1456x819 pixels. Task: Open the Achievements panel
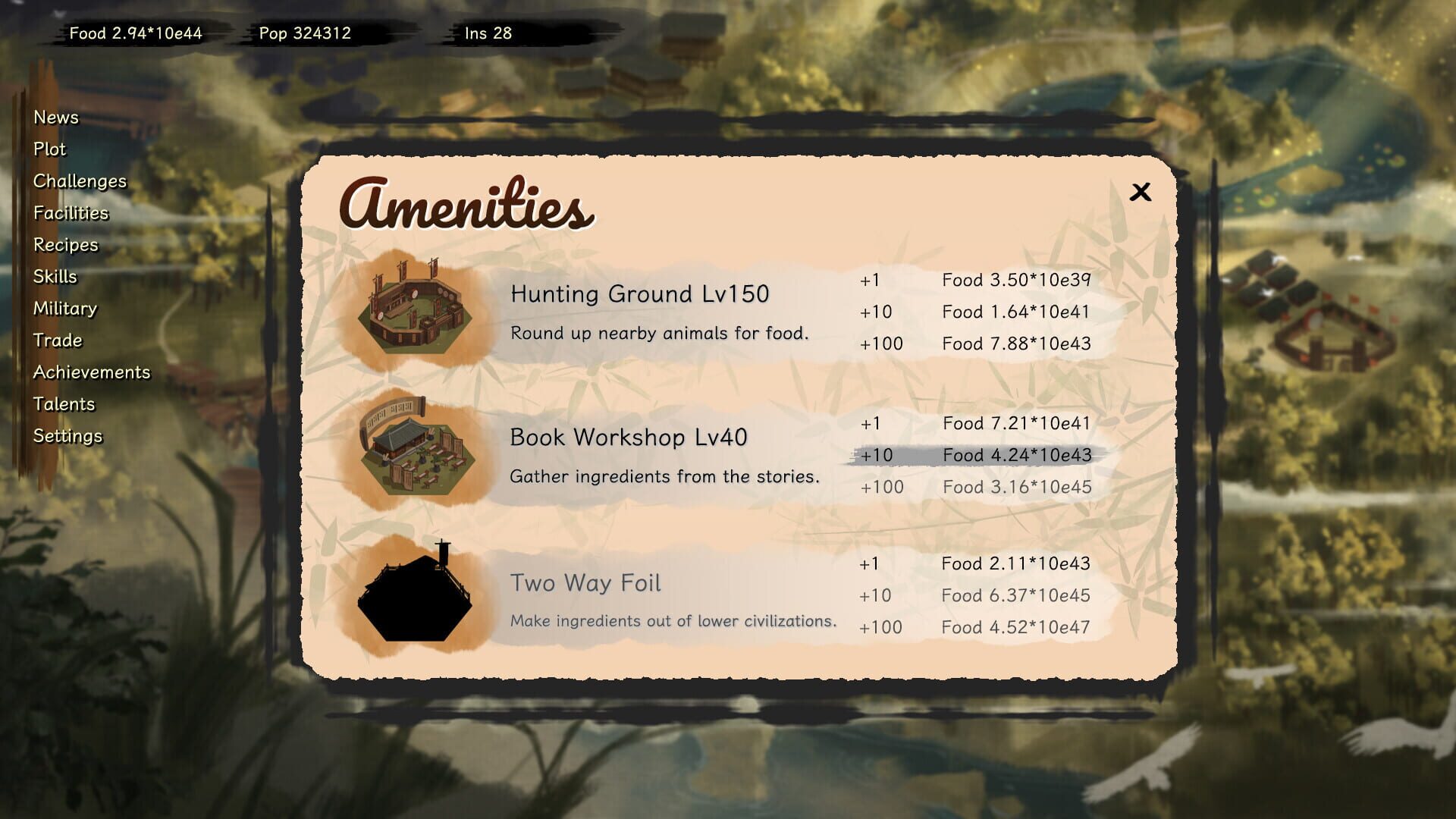pyautogui.click(x=92, y=372)
